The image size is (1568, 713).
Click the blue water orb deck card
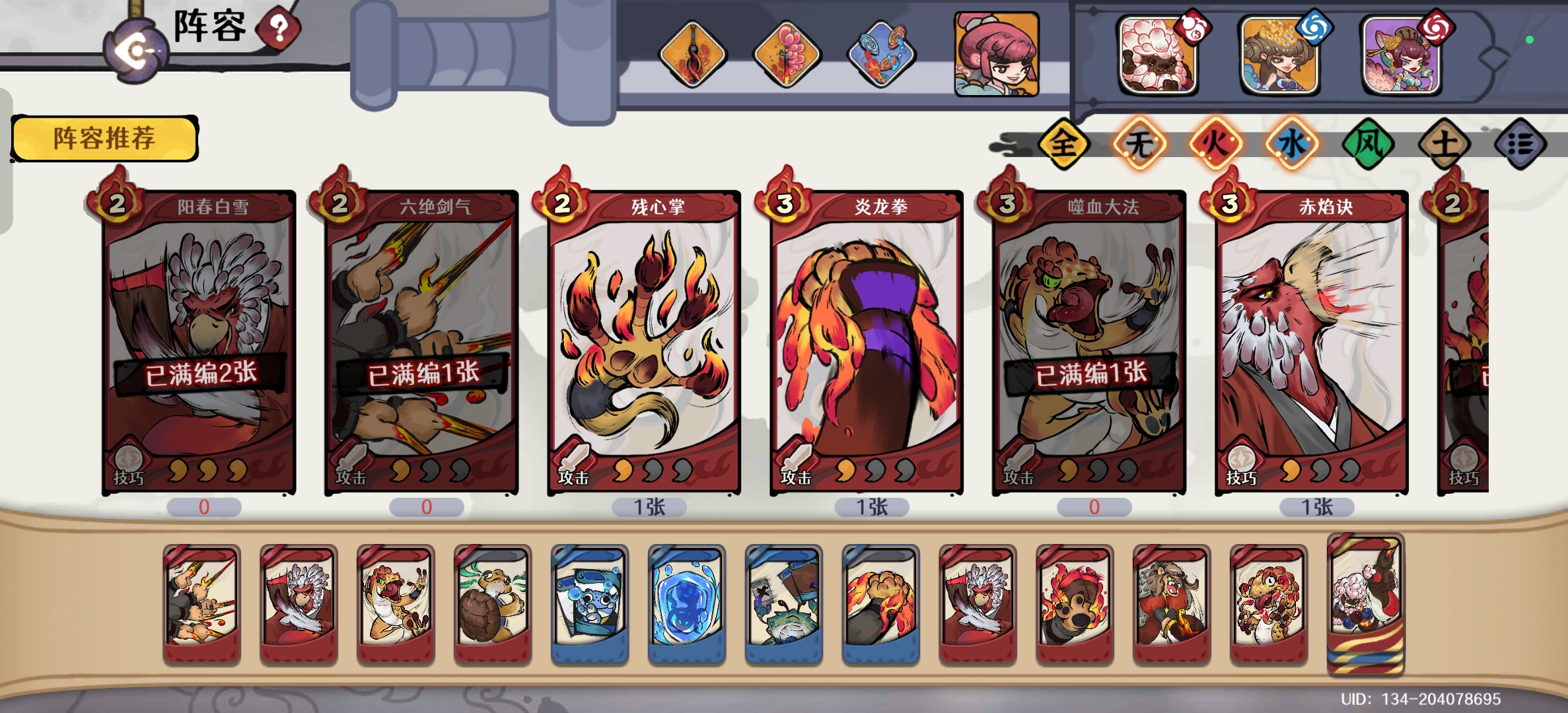point(687,604)
